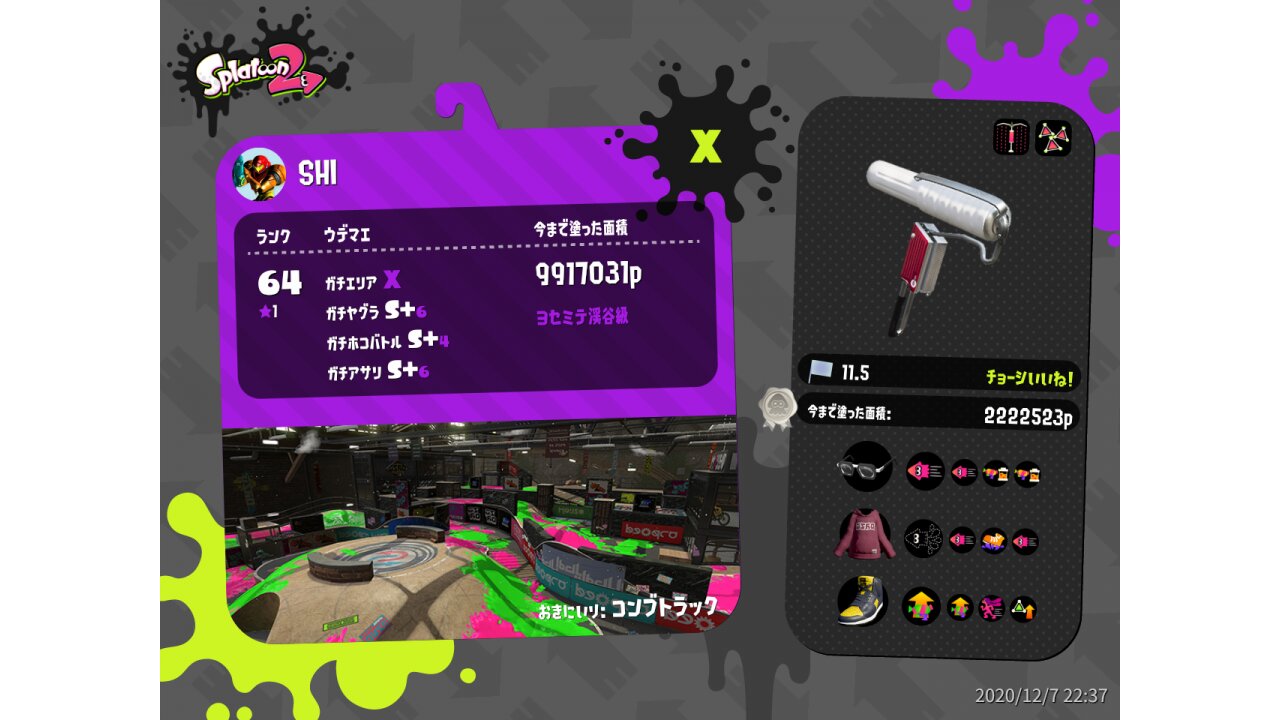
Task: Select the triangular special weapon icon
Action: (1053, 138)
